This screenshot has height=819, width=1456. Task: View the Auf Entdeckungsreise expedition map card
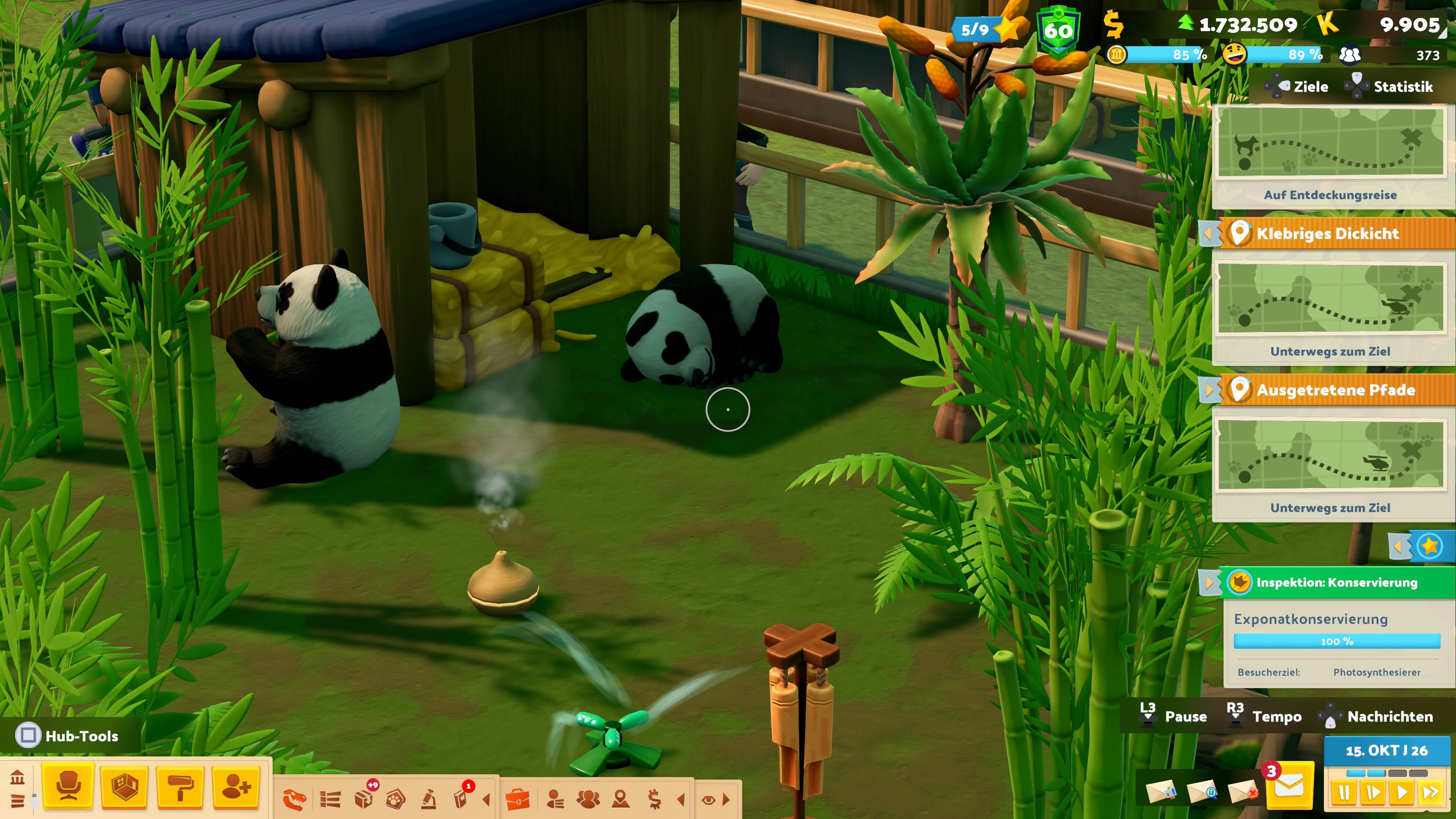coord(1330,152)
